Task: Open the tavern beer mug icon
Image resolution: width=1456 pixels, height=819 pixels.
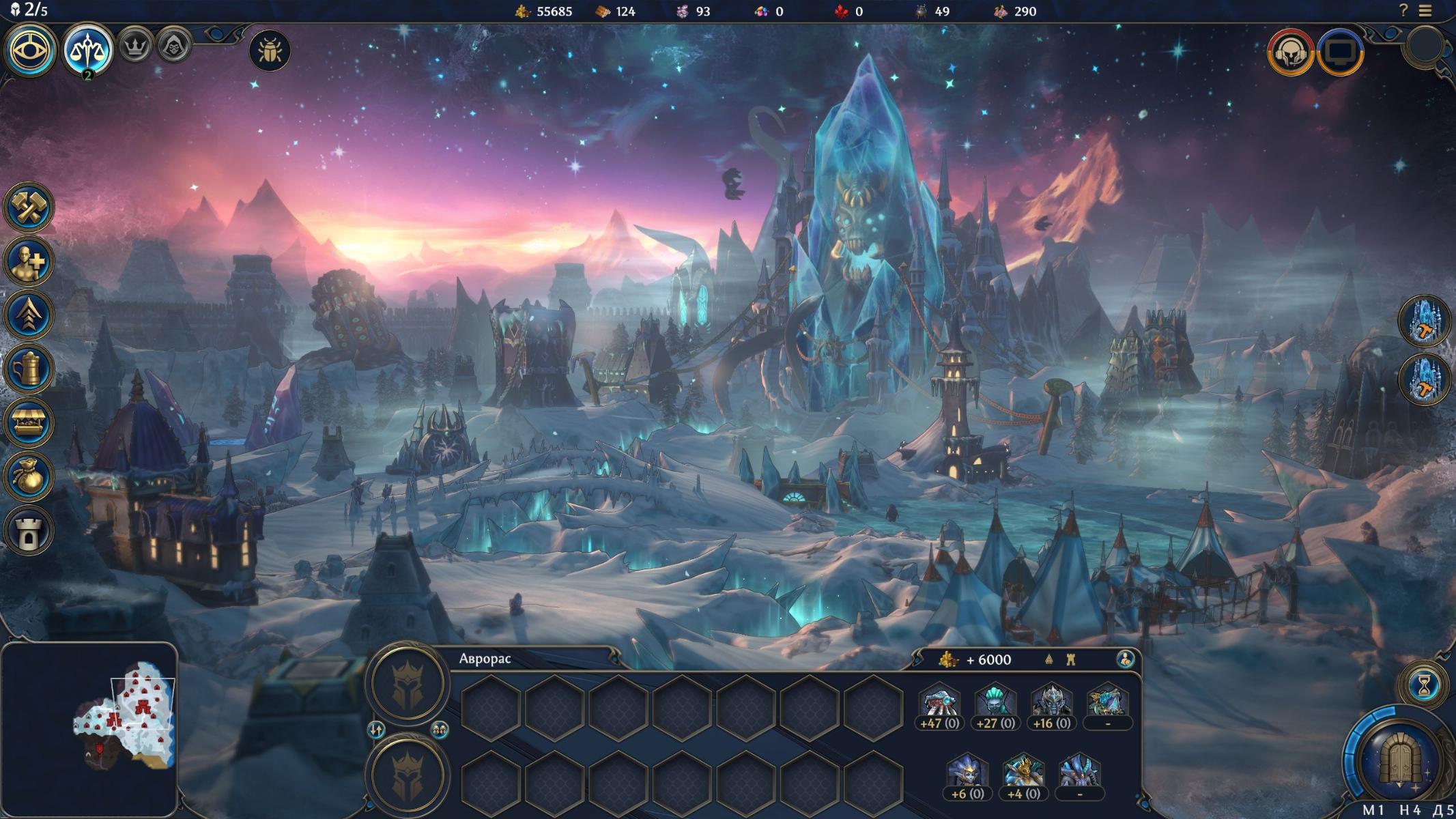Action: (x=29, y=369)
